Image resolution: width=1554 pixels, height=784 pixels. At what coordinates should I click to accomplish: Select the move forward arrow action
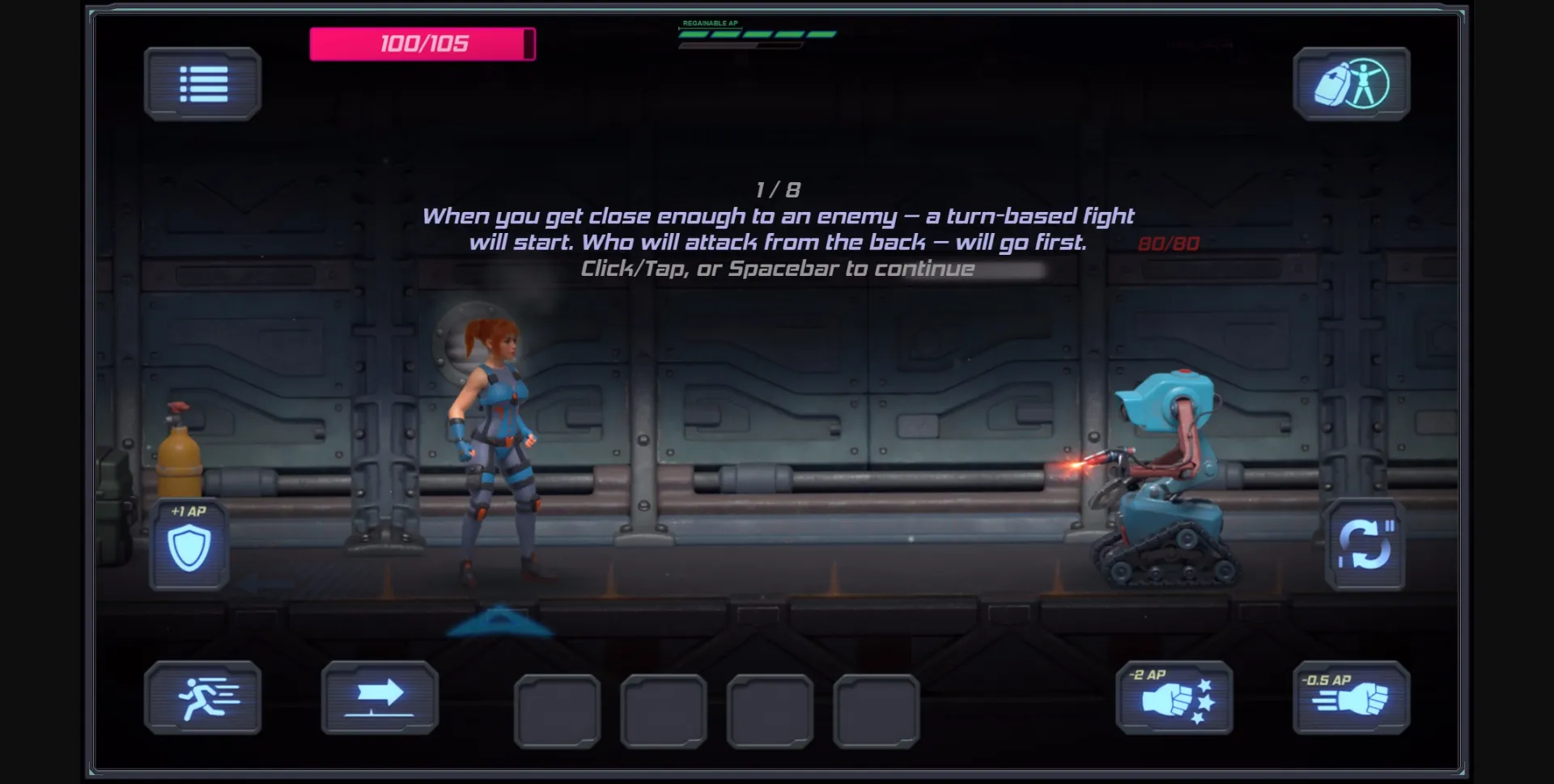[x=379, y=697]
